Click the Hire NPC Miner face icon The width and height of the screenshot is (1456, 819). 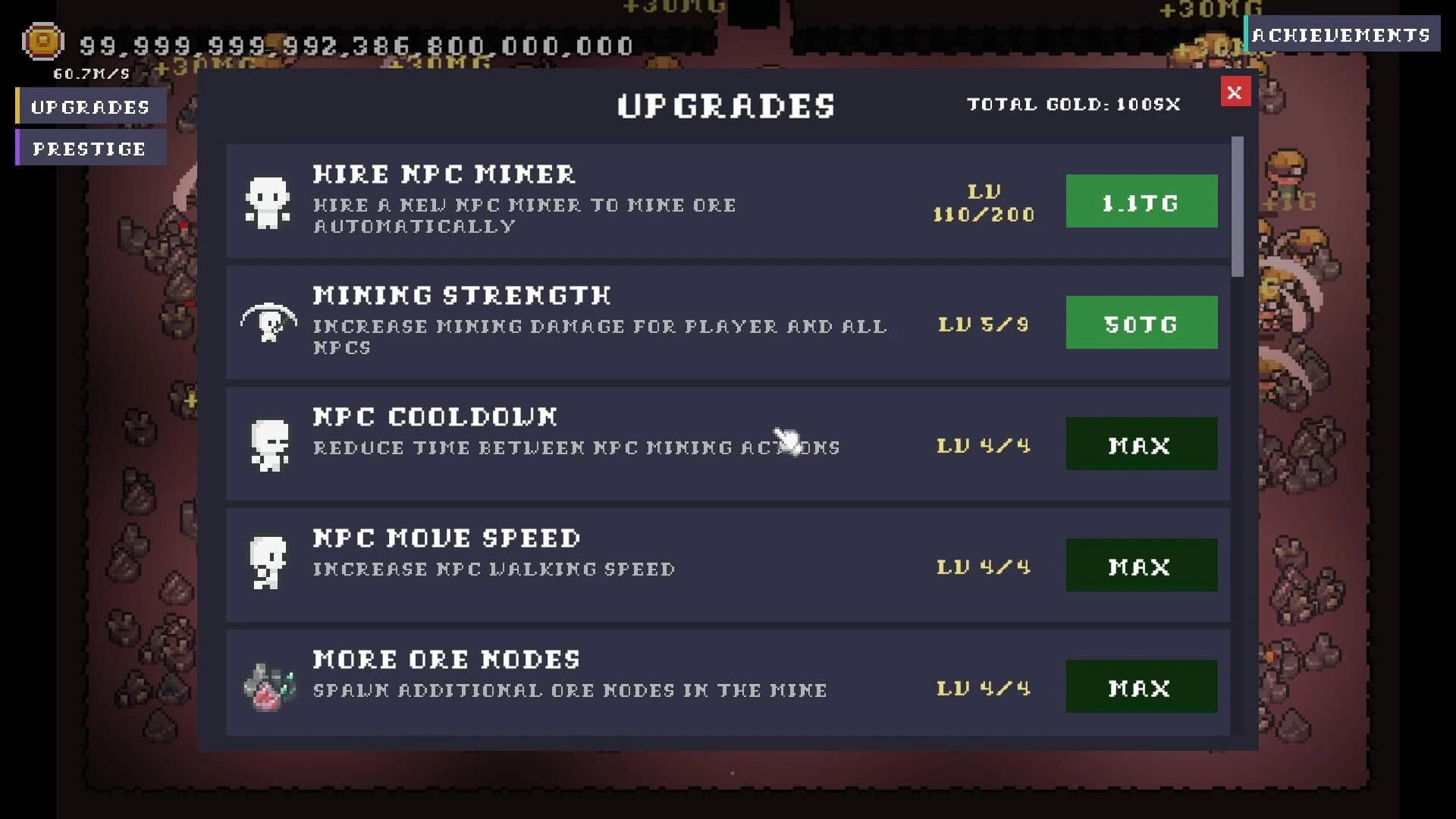pyautogui.click(x=266, y=202)
